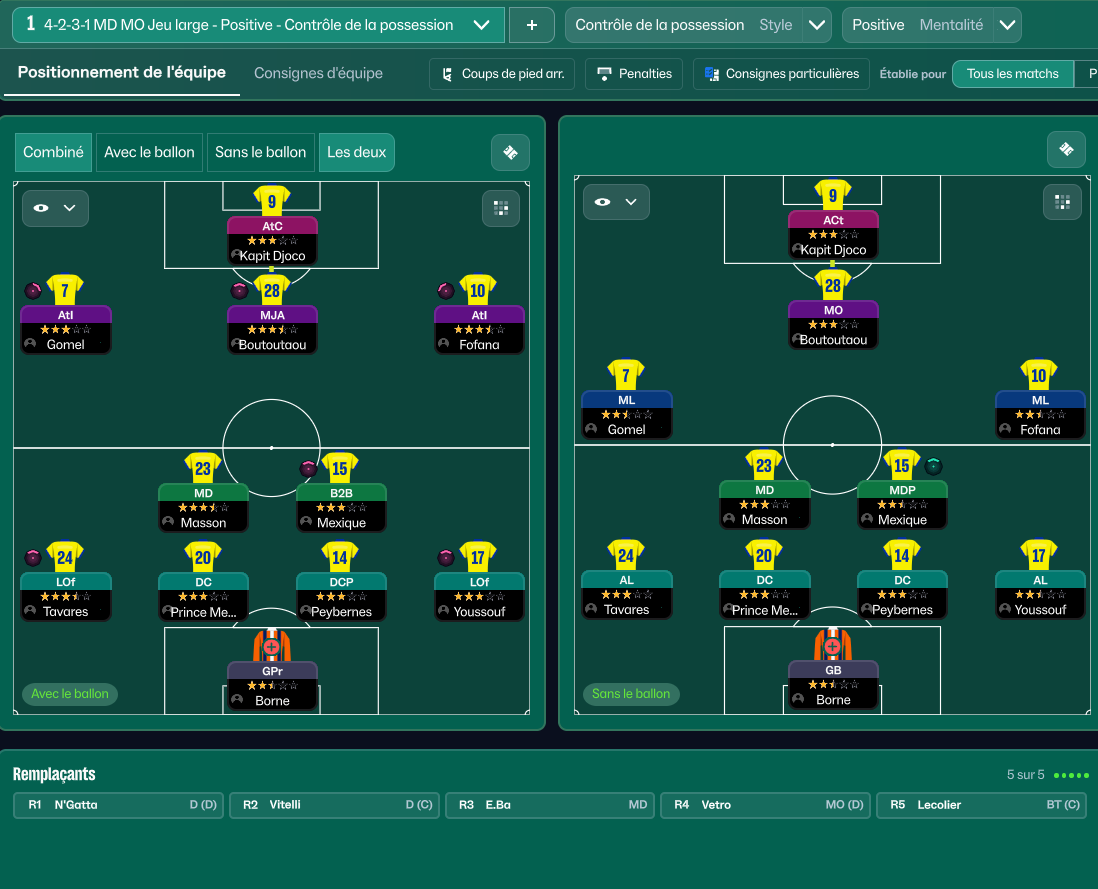
Task: Open the Mentalité dropdown
Action: 1007,25
